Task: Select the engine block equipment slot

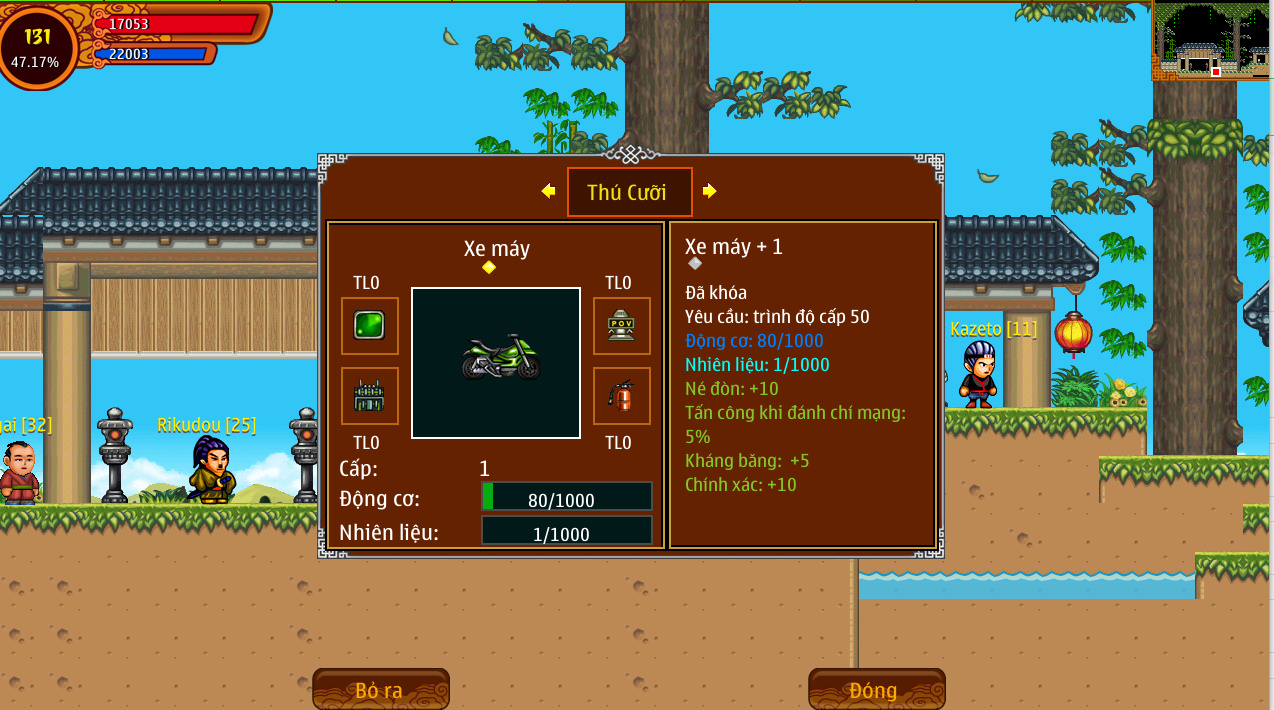Action: (x=370, y=396)
